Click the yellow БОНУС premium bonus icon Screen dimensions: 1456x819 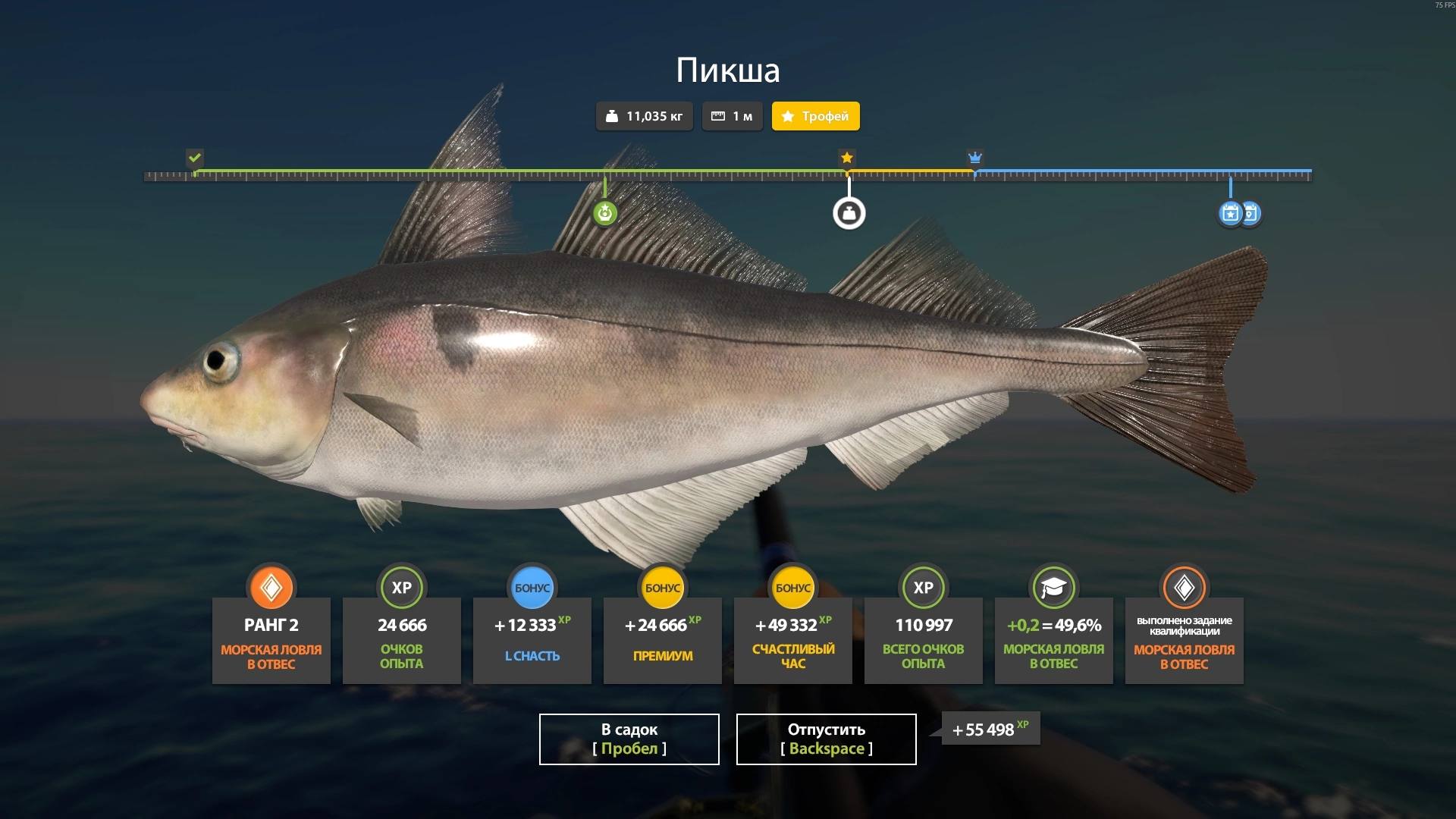point(662,587)
